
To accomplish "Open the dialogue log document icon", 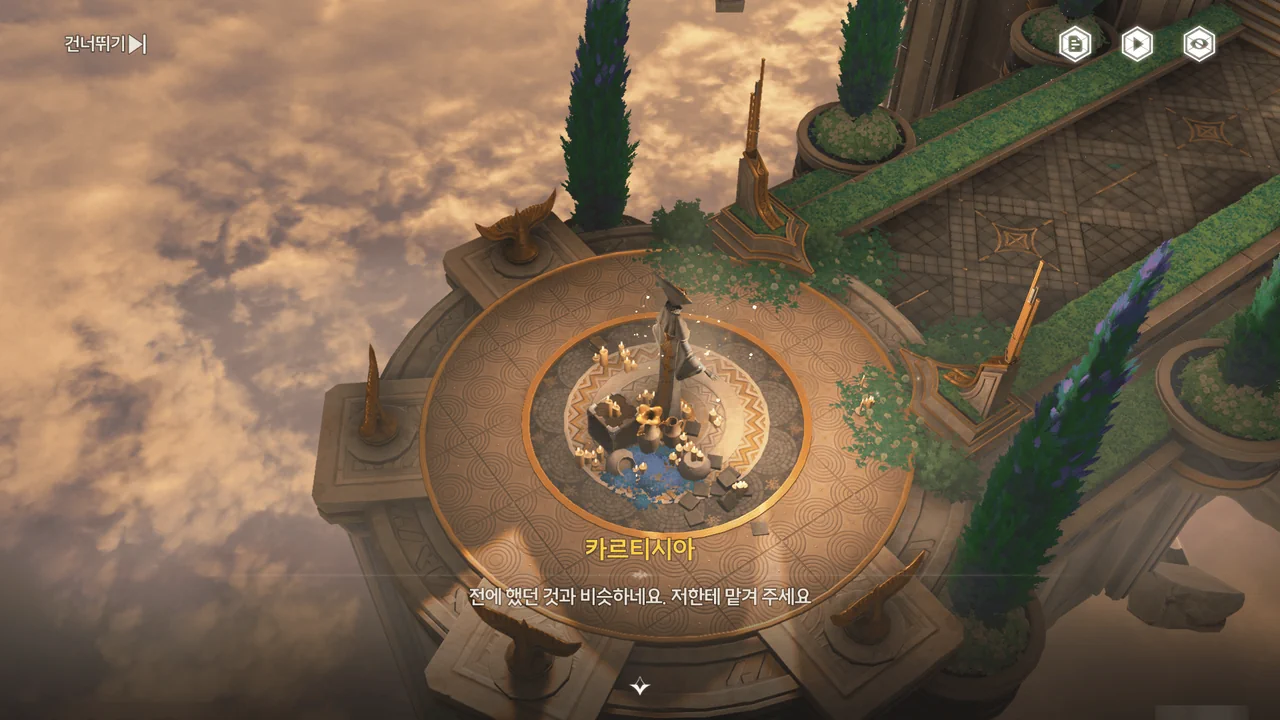I will 1075,44.
